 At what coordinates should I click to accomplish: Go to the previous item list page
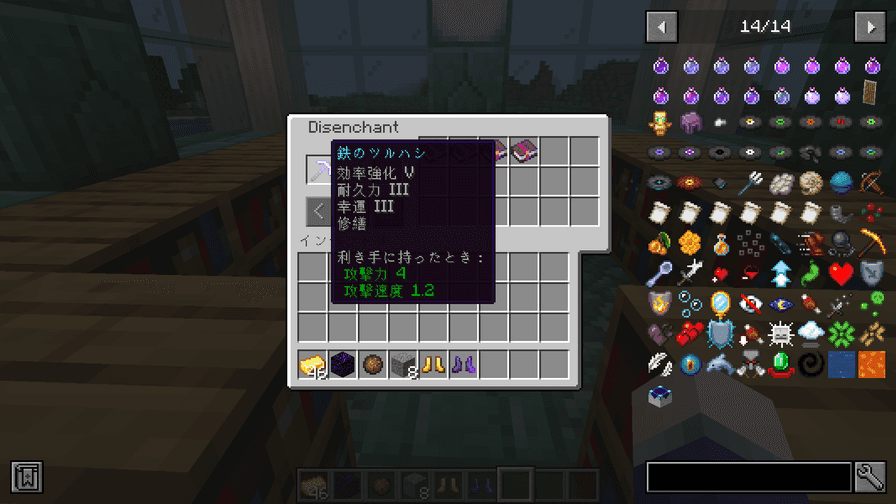pos(662,26)
